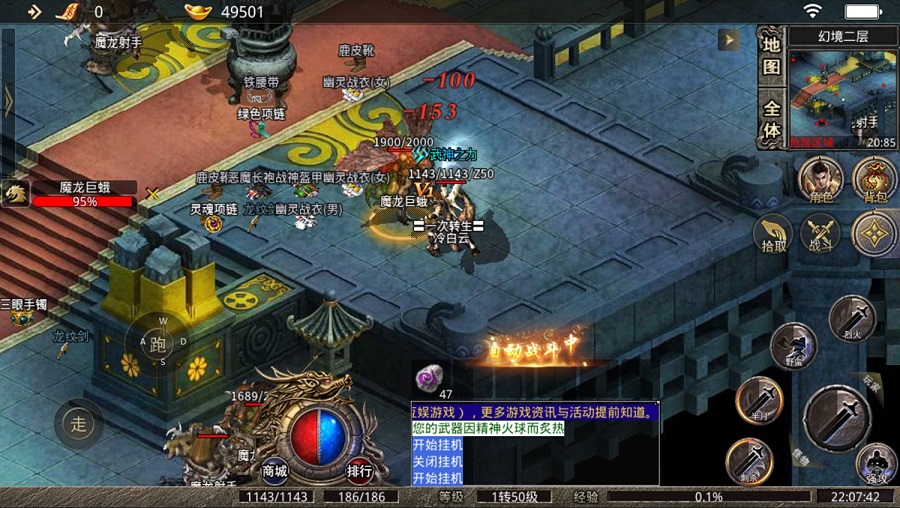Tap the 拾取 pickup button
The width and height of the screenshot is (900, 508).
[x=771, y=233]
